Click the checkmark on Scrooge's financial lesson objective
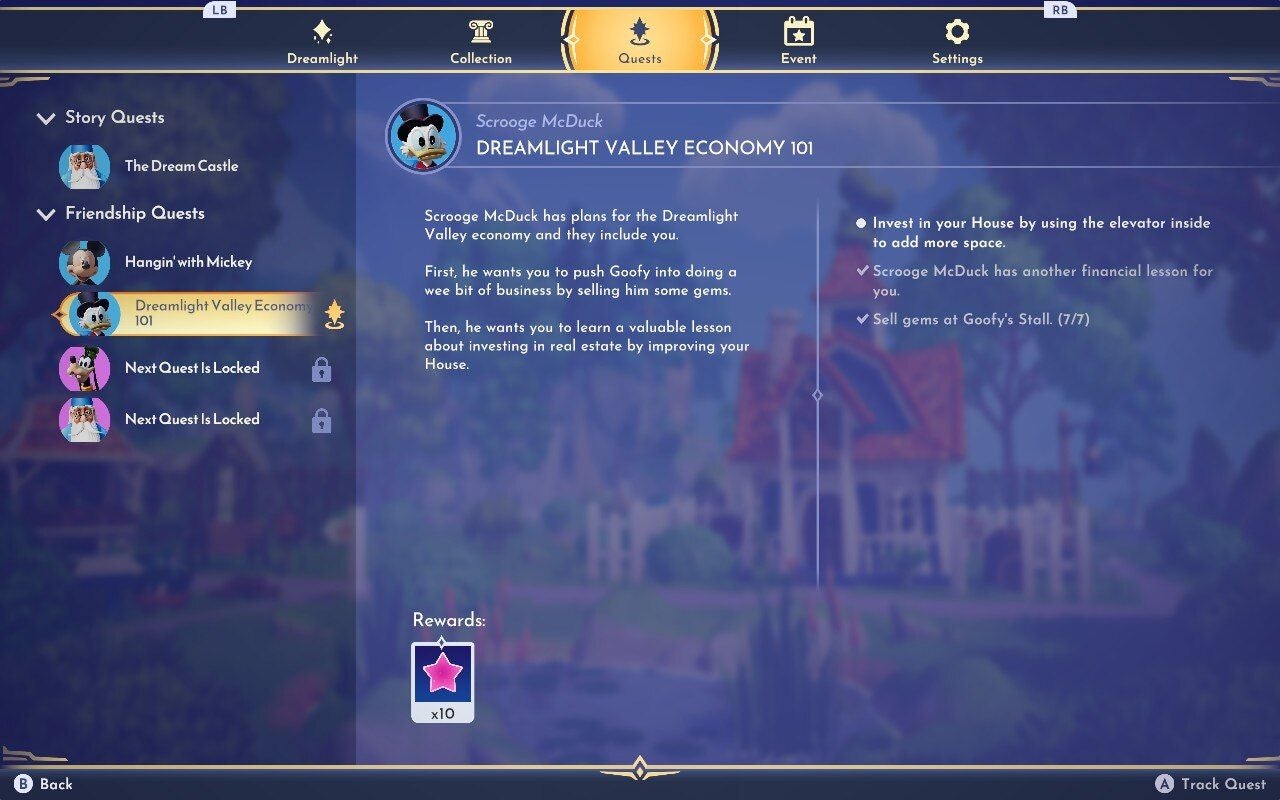This screenshot has height=800, width=1280. coord(864,271)
